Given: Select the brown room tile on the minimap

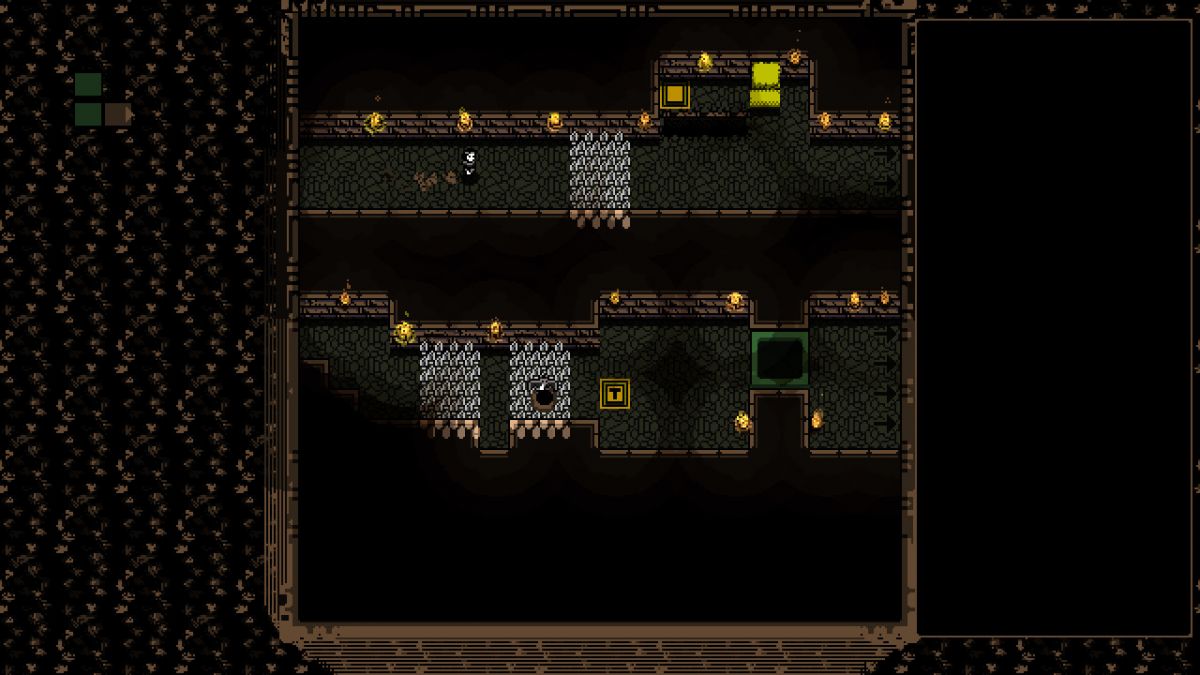Looking at the screenshot, I should point(117,114).
